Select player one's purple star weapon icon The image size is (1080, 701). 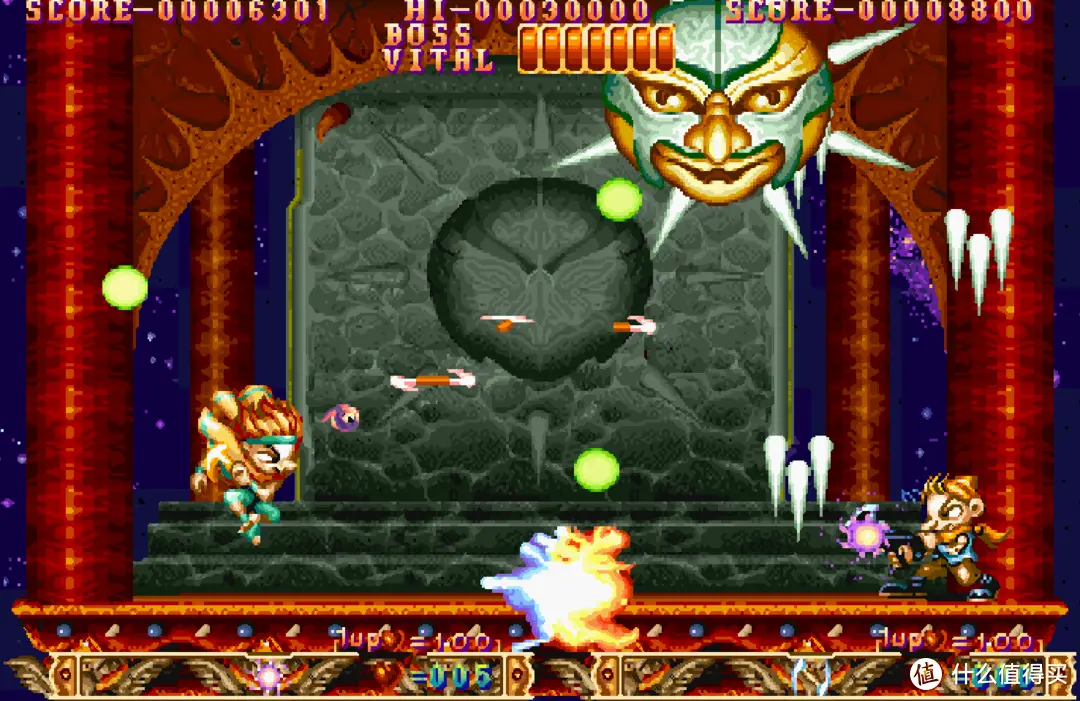[x=268, y=676]
